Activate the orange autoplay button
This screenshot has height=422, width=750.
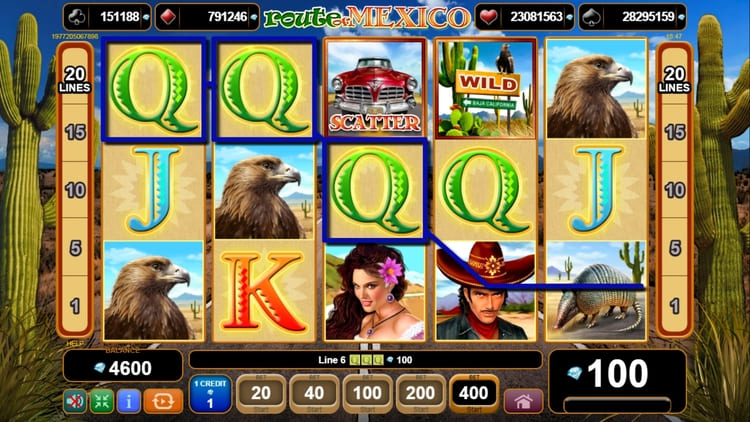(x=162, y=401)
